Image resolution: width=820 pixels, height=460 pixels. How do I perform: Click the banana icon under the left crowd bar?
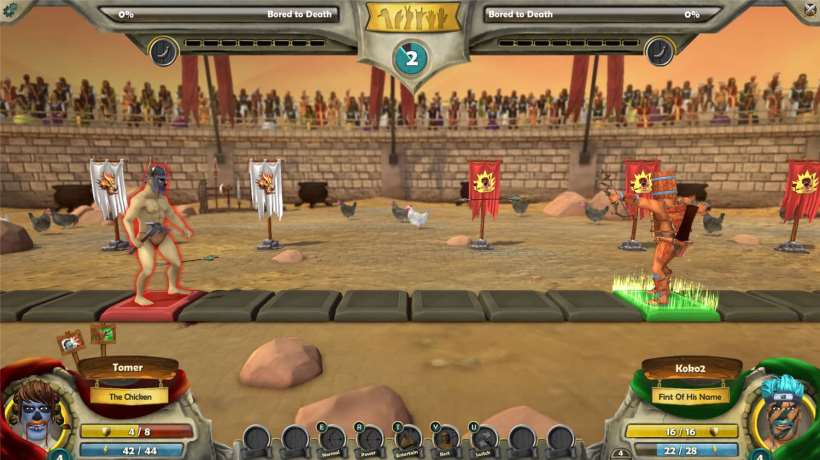pos(162,51)
